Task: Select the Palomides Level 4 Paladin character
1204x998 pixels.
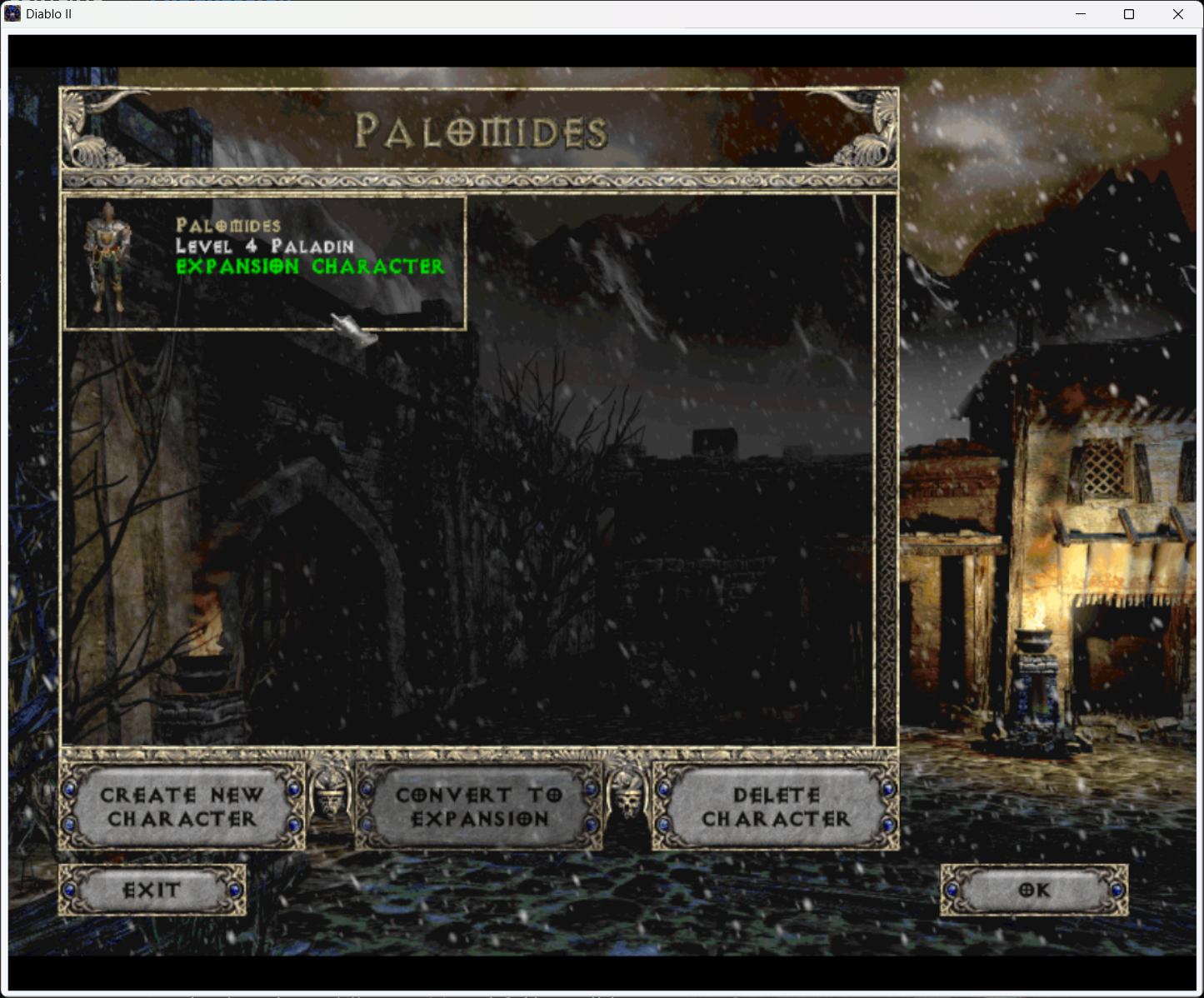Action: pos(265,263)
